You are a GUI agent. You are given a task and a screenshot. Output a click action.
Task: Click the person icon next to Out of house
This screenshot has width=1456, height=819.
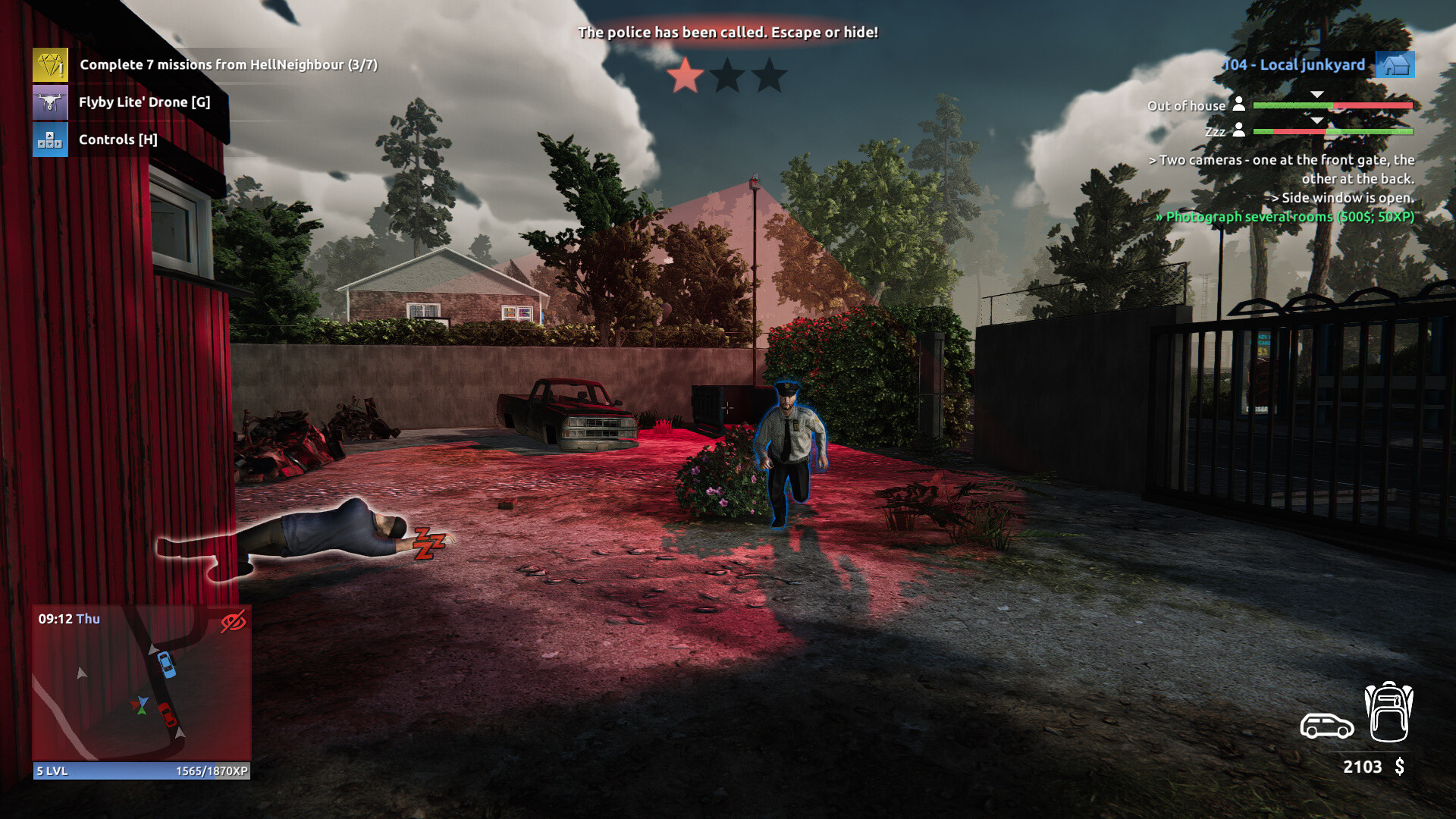[1238, 105]
